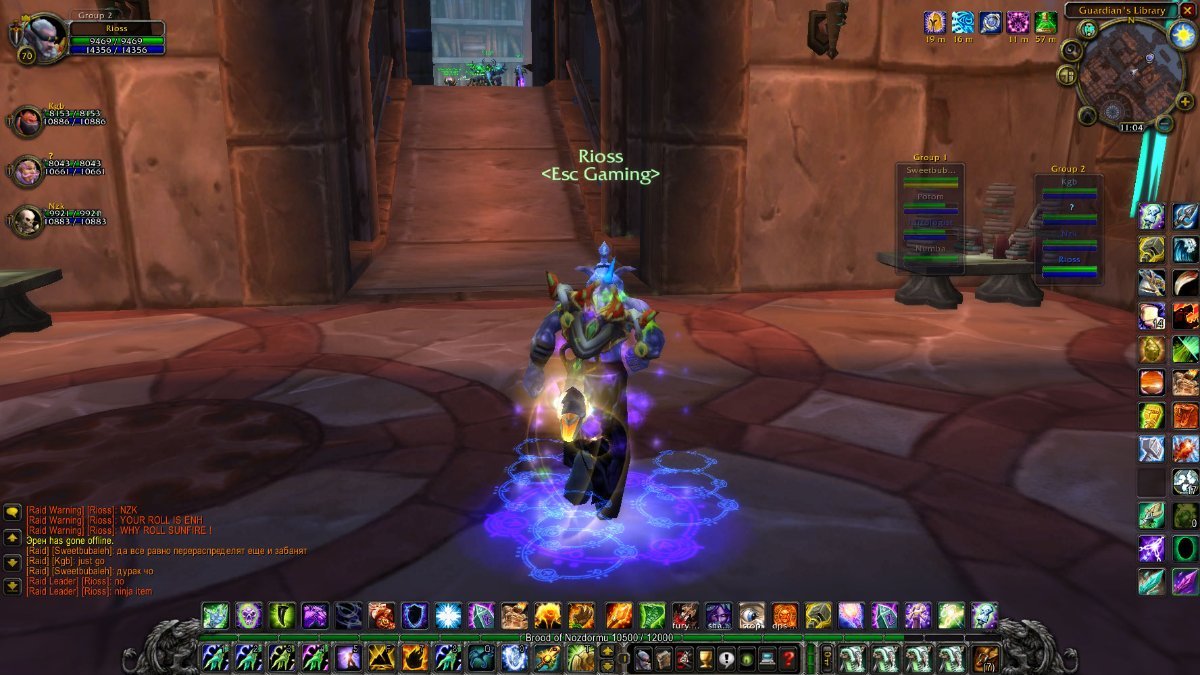Close the minimap with the red X
This screenshot has height=675, width=1200.
[1187, 10]
